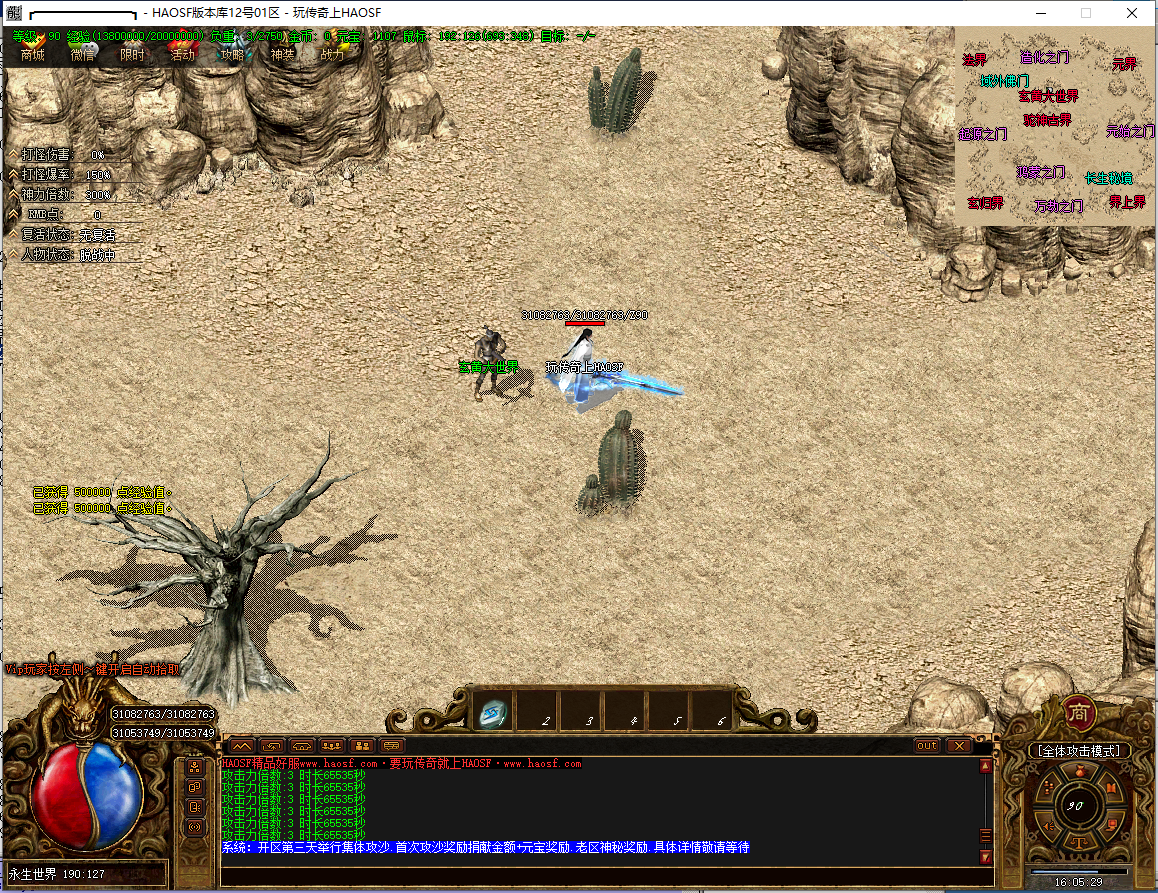
Task: Open the 攻略 guide menu
Action: (233, 54)
